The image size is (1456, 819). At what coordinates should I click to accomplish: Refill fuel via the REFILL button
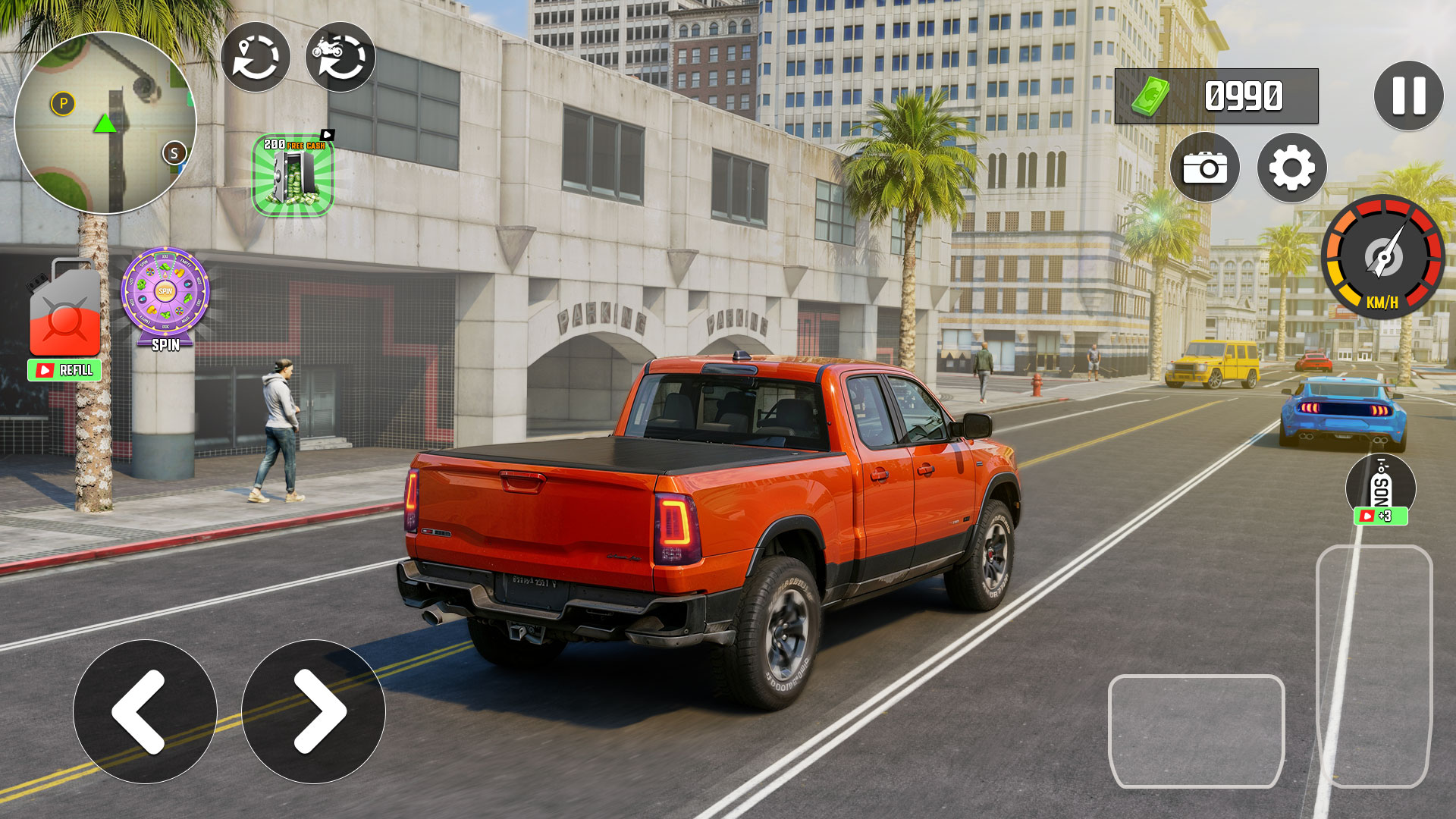(x=65, y=370)
